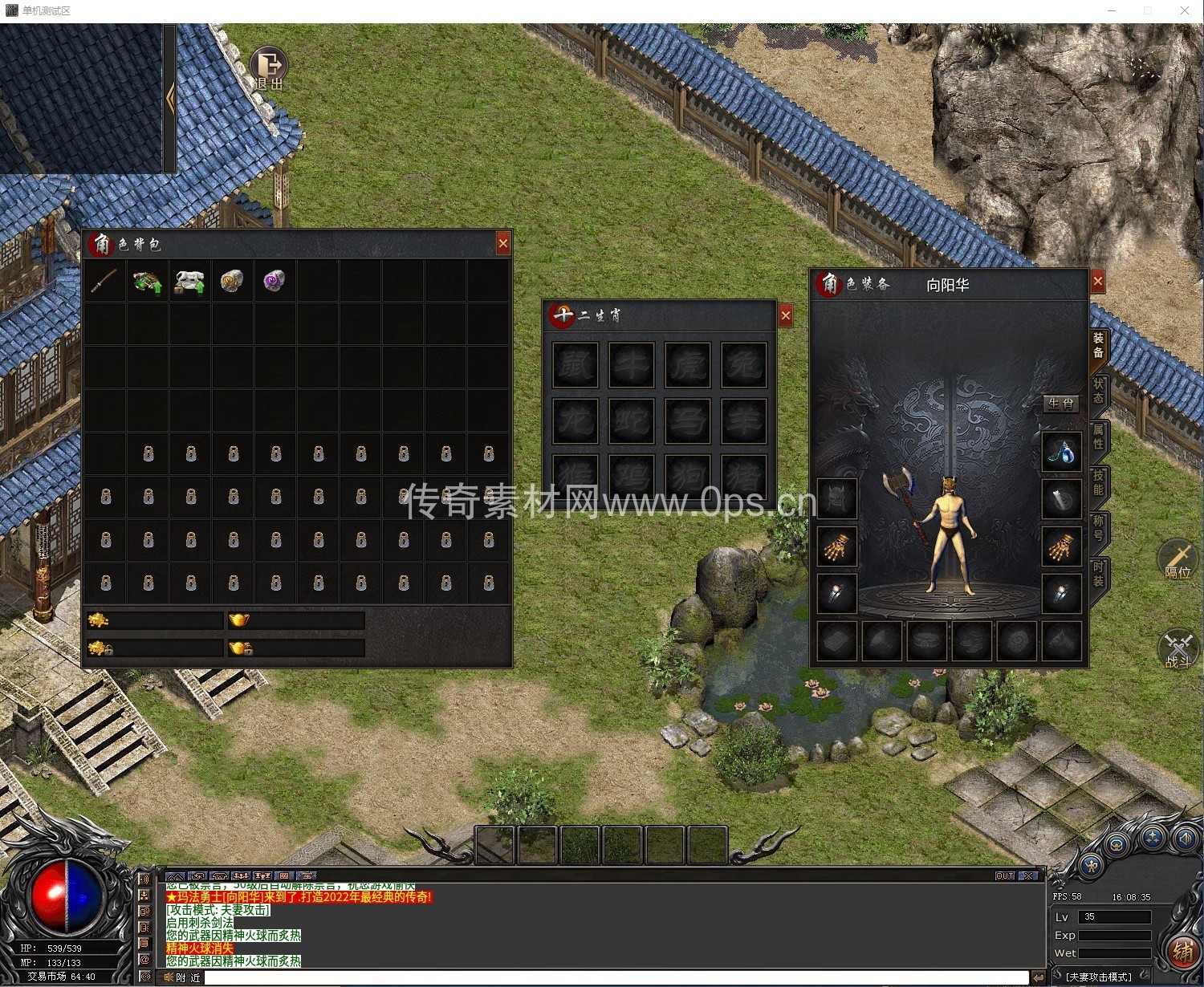Image resolution: width=1204 pixels, height=987 pixels.
Task: Select the wooden staff in the backpack
Action: click(x=104, y=281)
